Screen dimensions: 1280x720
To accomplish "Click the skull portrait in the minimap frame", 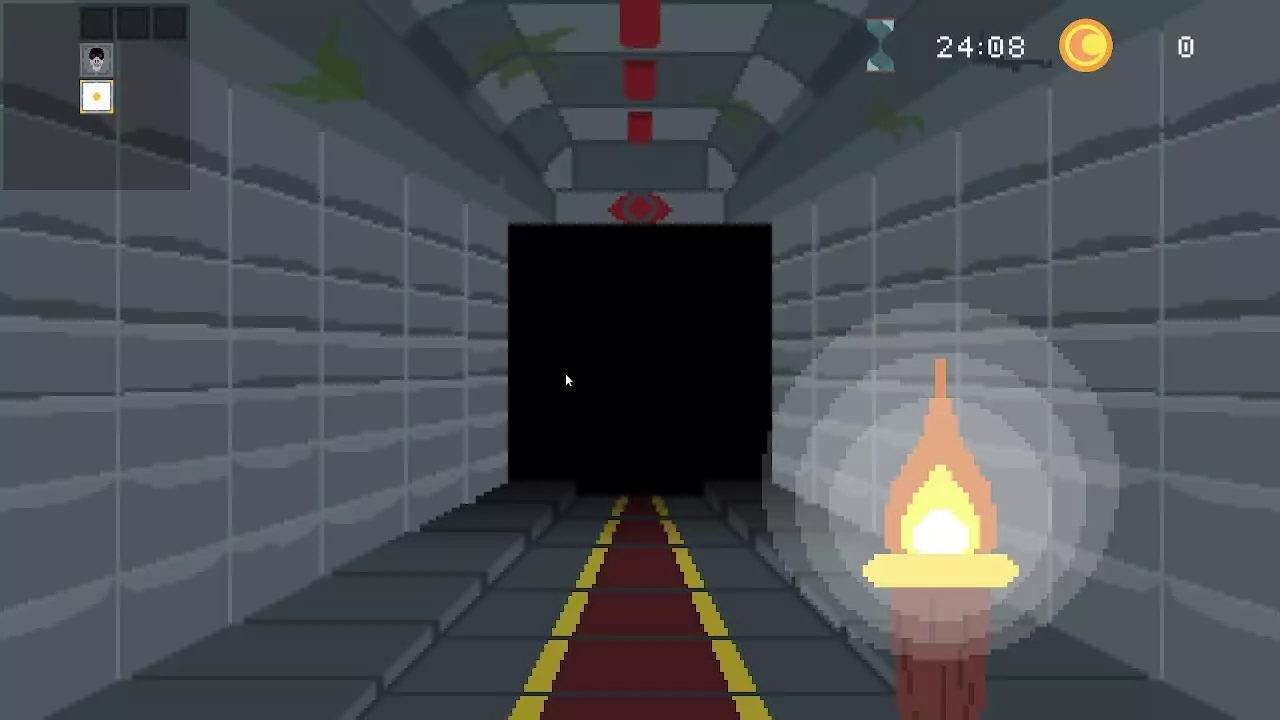I will point(96,58).
